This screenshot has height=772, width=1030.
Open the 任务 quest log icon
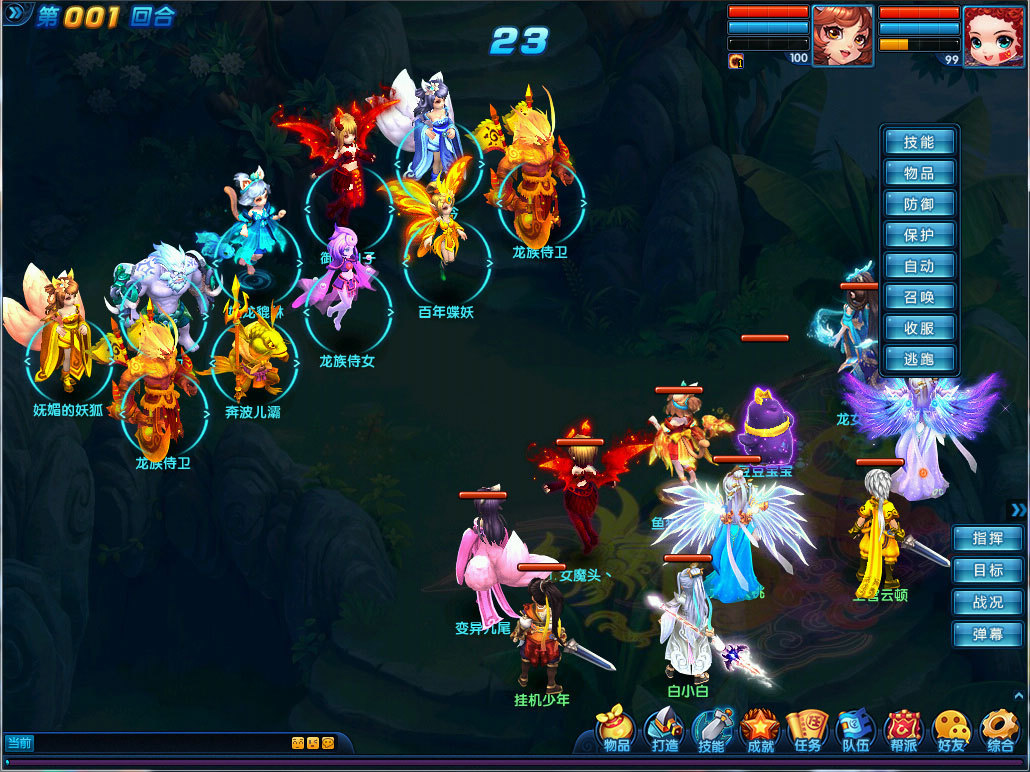[x=807, y=731]
